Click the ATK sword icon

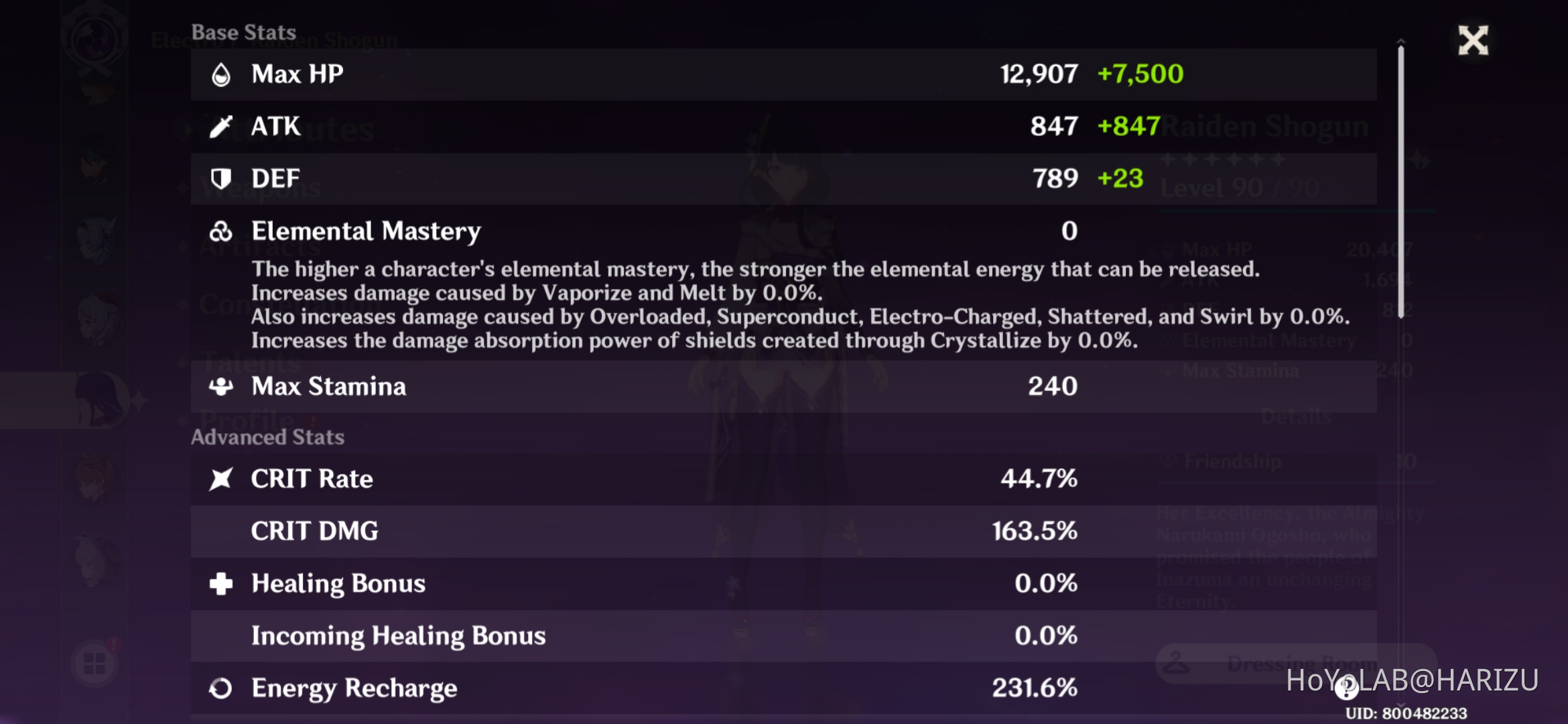(x=221, y=125)
